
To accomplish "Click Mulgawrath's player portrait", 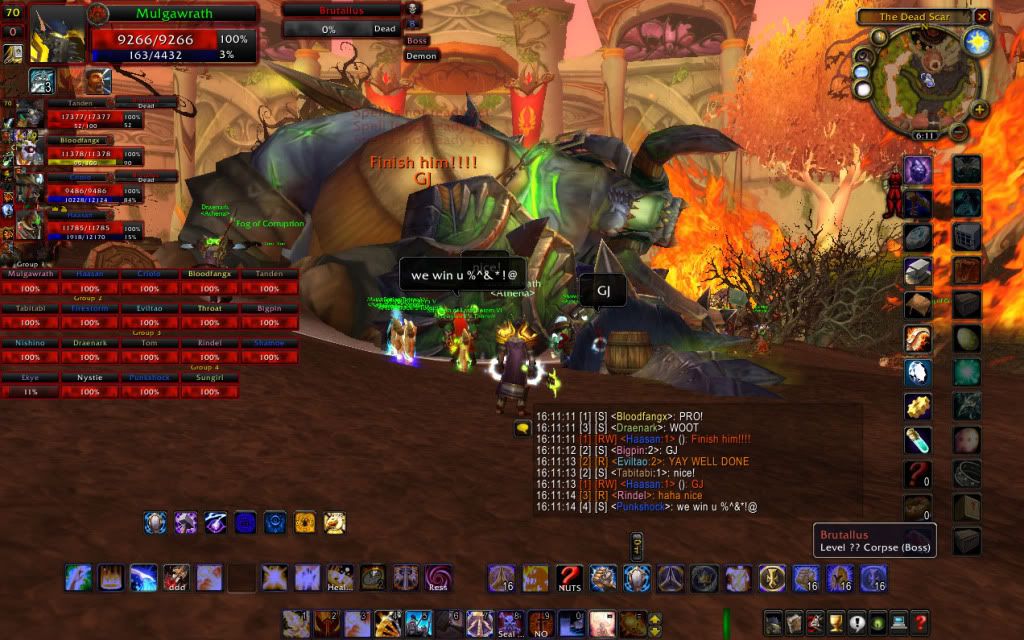I will [58, 36].
